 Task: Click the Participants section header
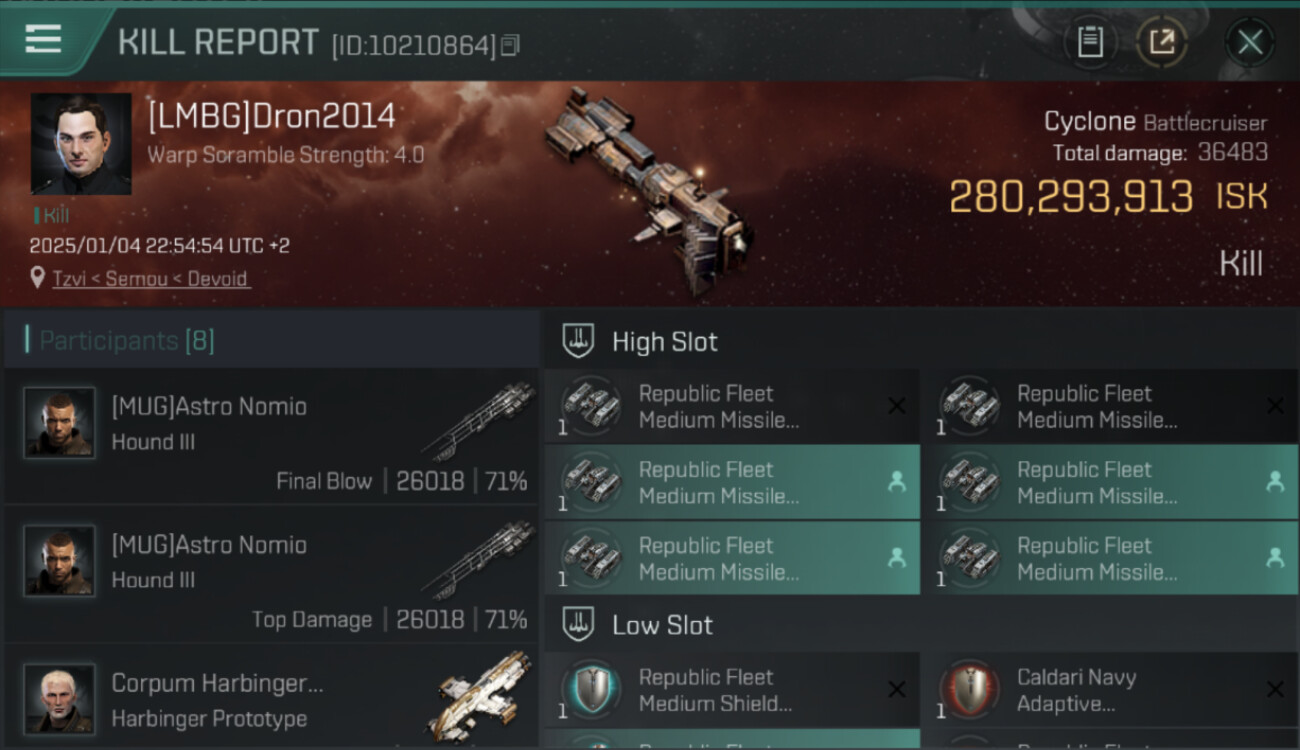[x=127, y=341]
